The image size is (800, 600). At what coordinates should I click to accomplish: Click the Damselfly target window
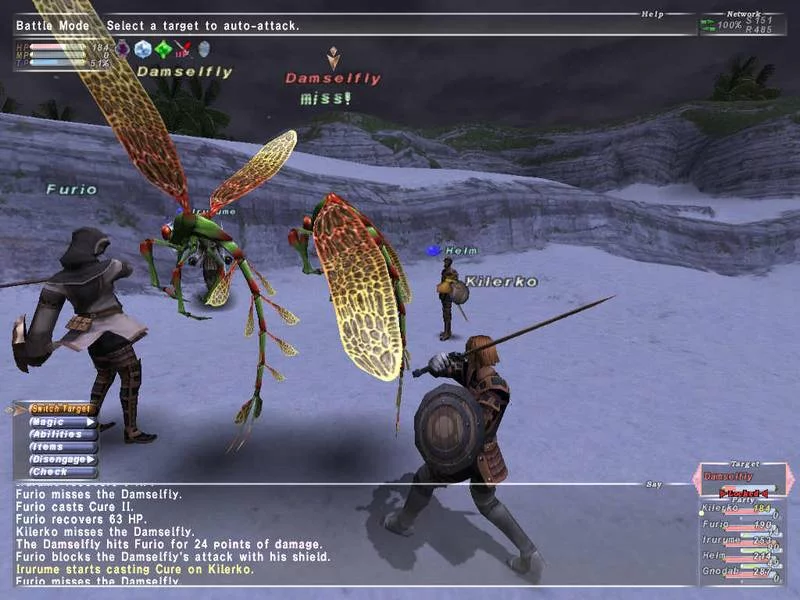741,478
